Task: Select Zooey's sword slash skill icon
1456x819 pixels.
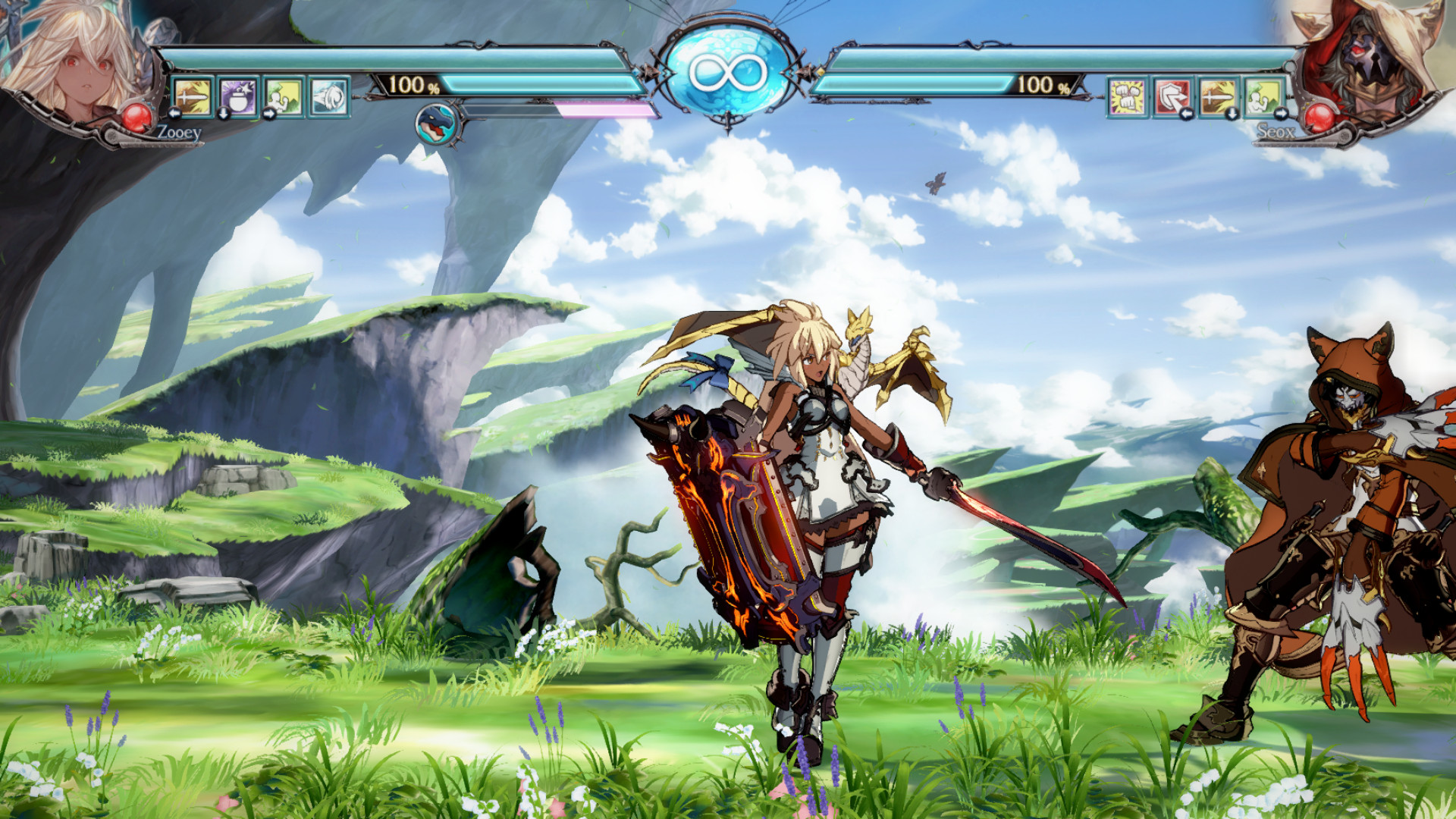Action: coord(191,98)
